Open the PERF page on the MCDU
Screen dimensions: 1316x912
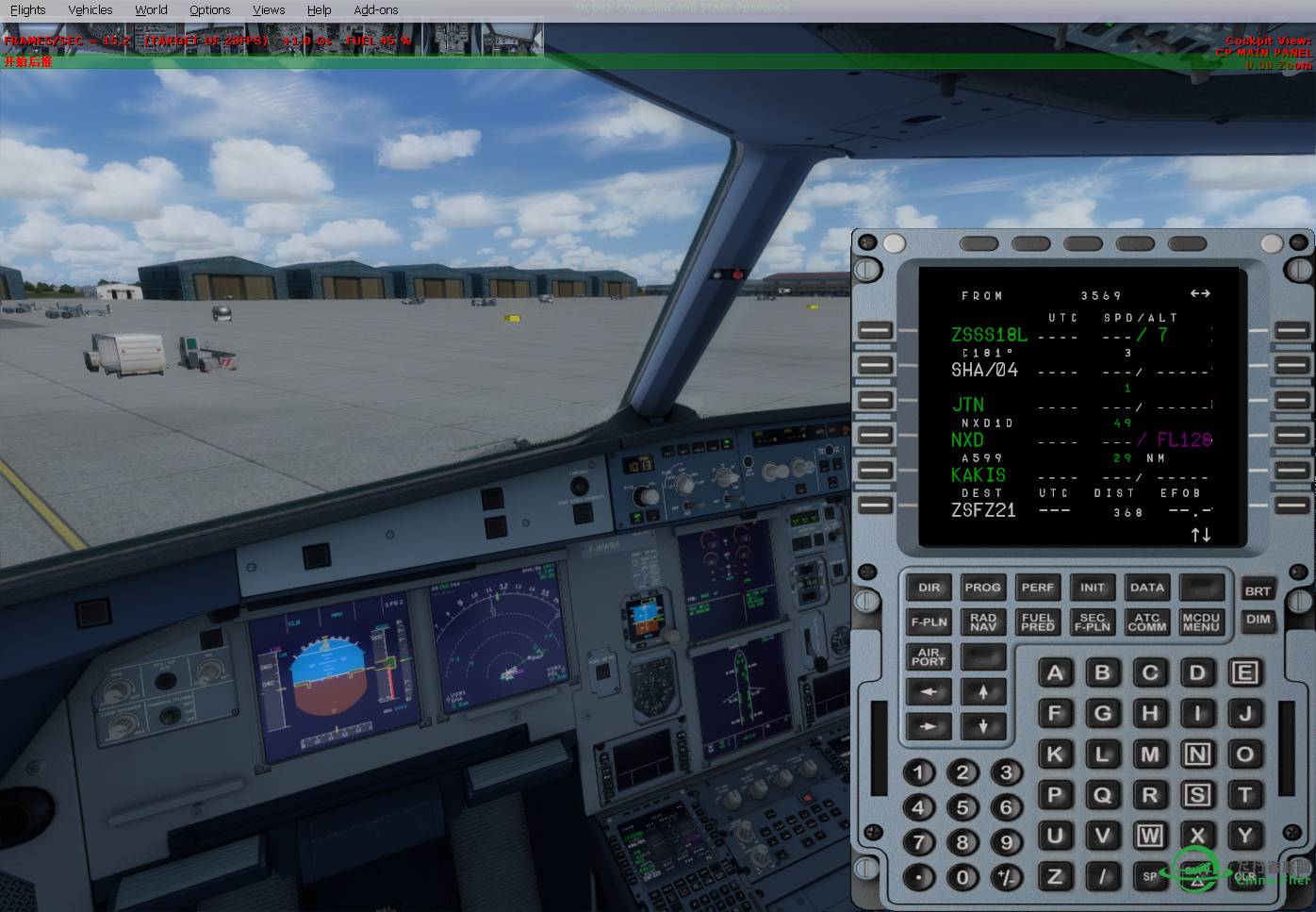(x=1037, y=588)
